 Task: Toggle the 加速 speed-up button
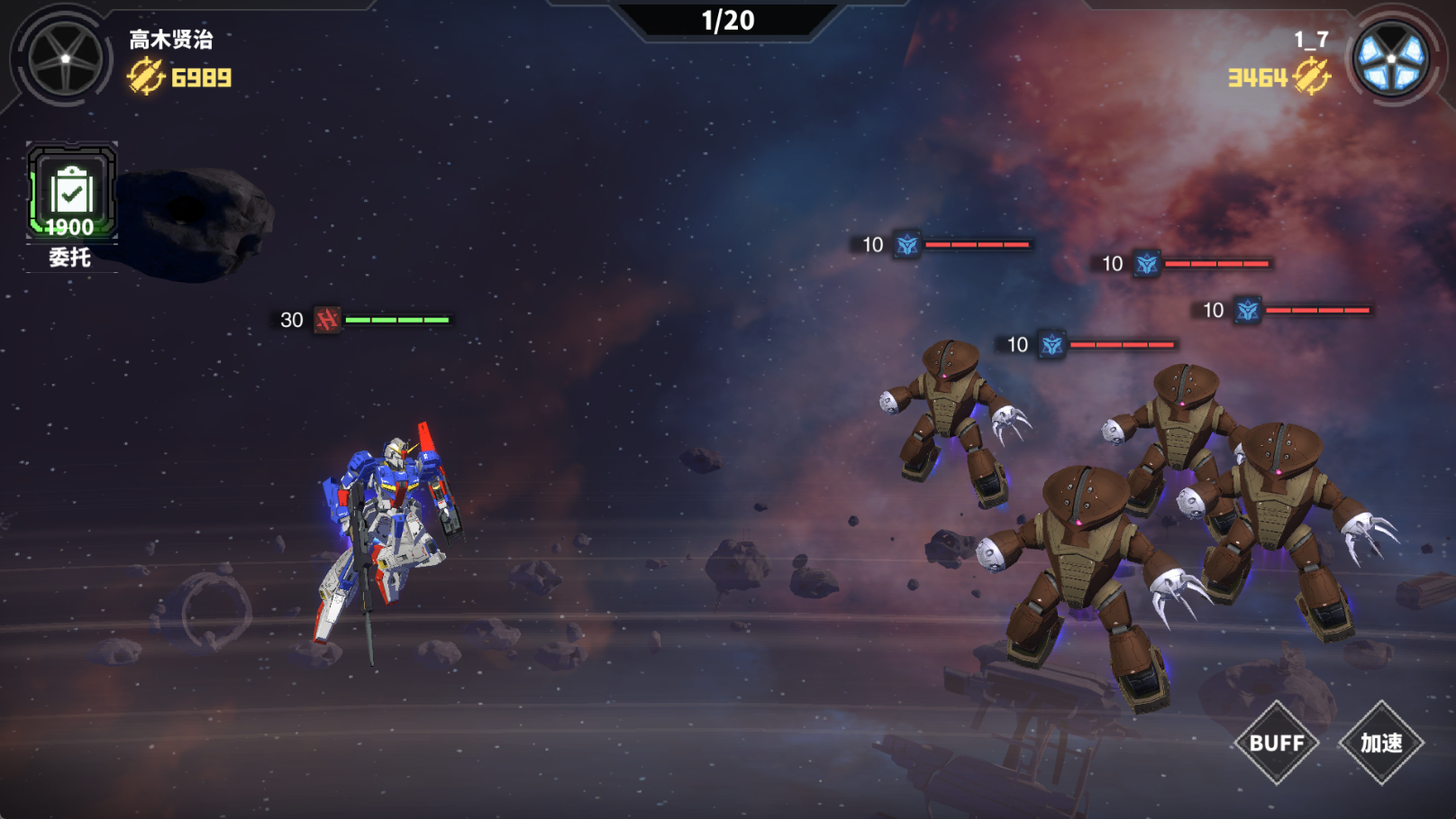[1380, 743]
